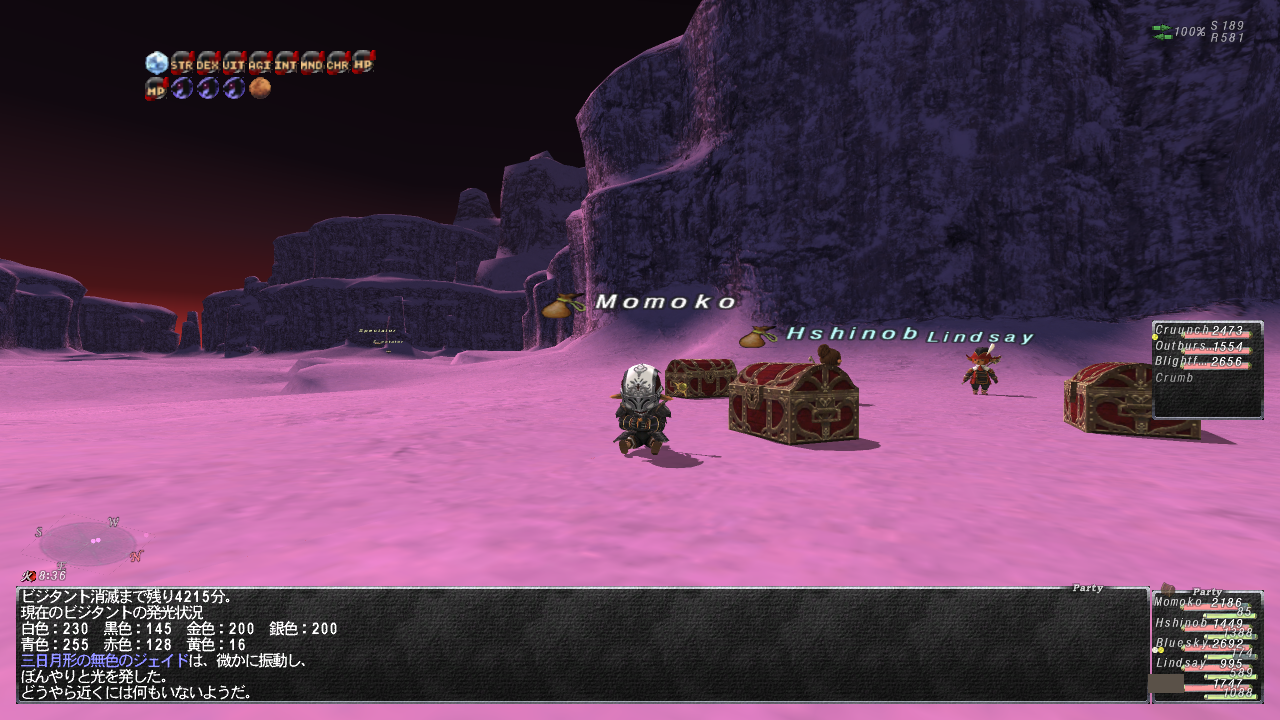Click the compass minimap
The image size is (1280, 720).
click(90, 542)
